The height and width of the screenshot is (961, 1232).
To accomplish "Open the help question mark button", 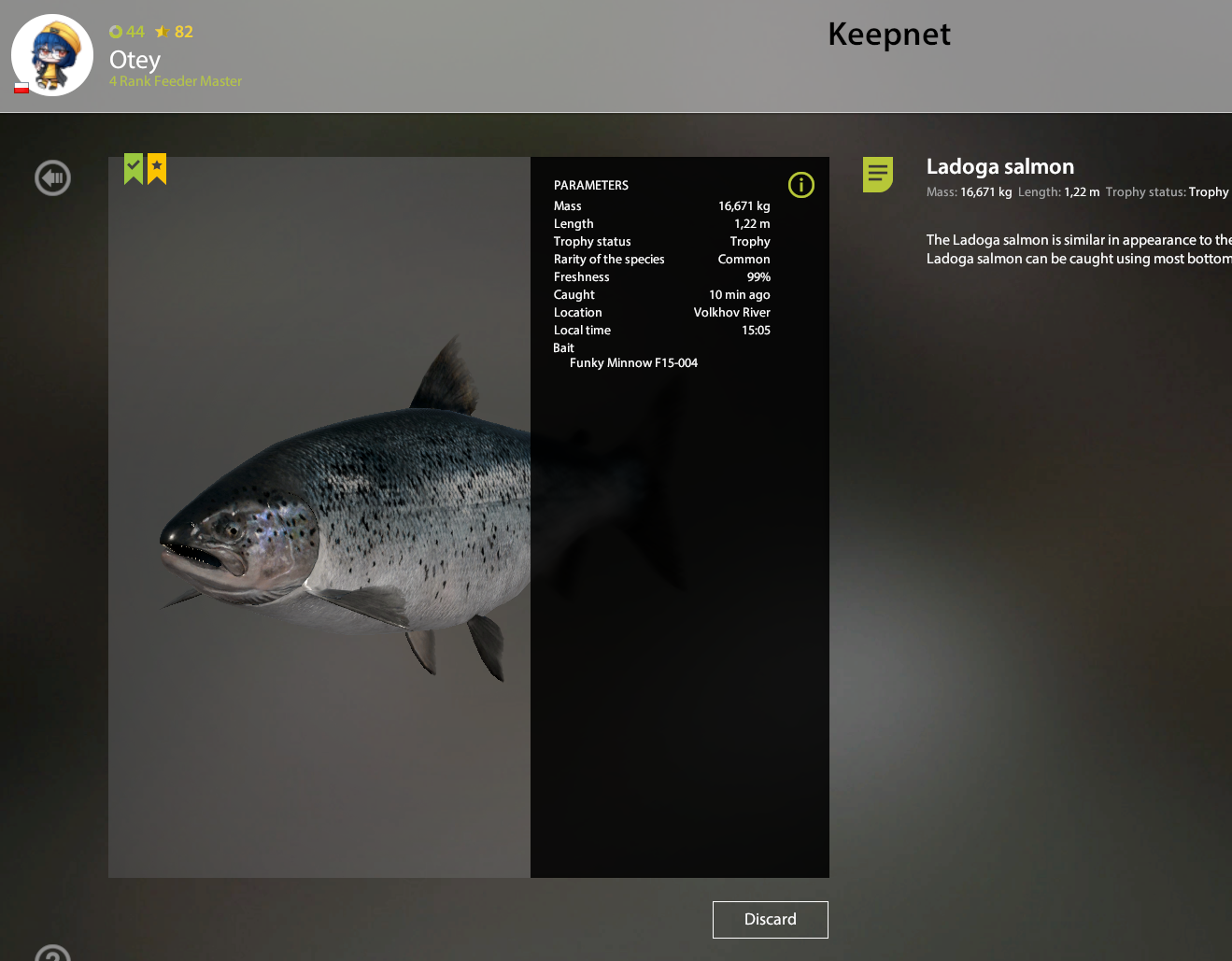I will 52,954.
